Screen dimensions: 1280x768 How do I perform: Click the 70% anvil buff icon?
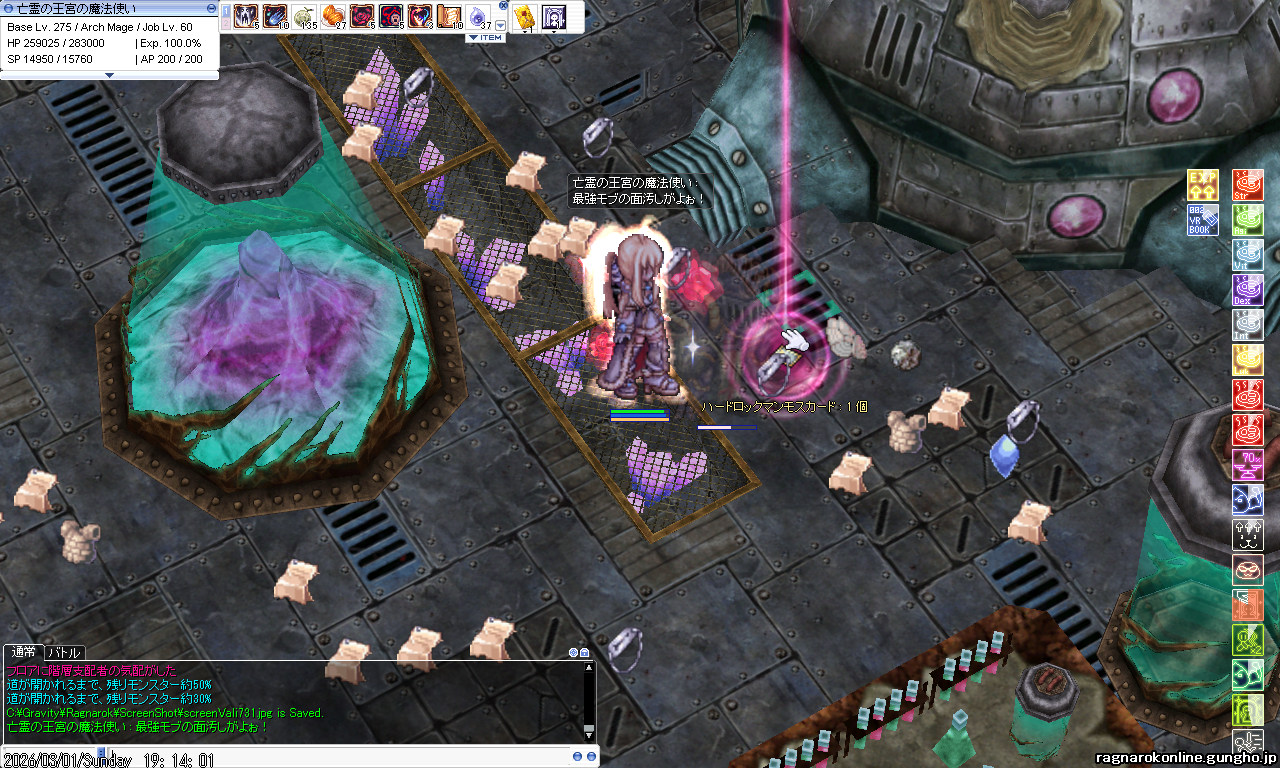pos(1247,465)
